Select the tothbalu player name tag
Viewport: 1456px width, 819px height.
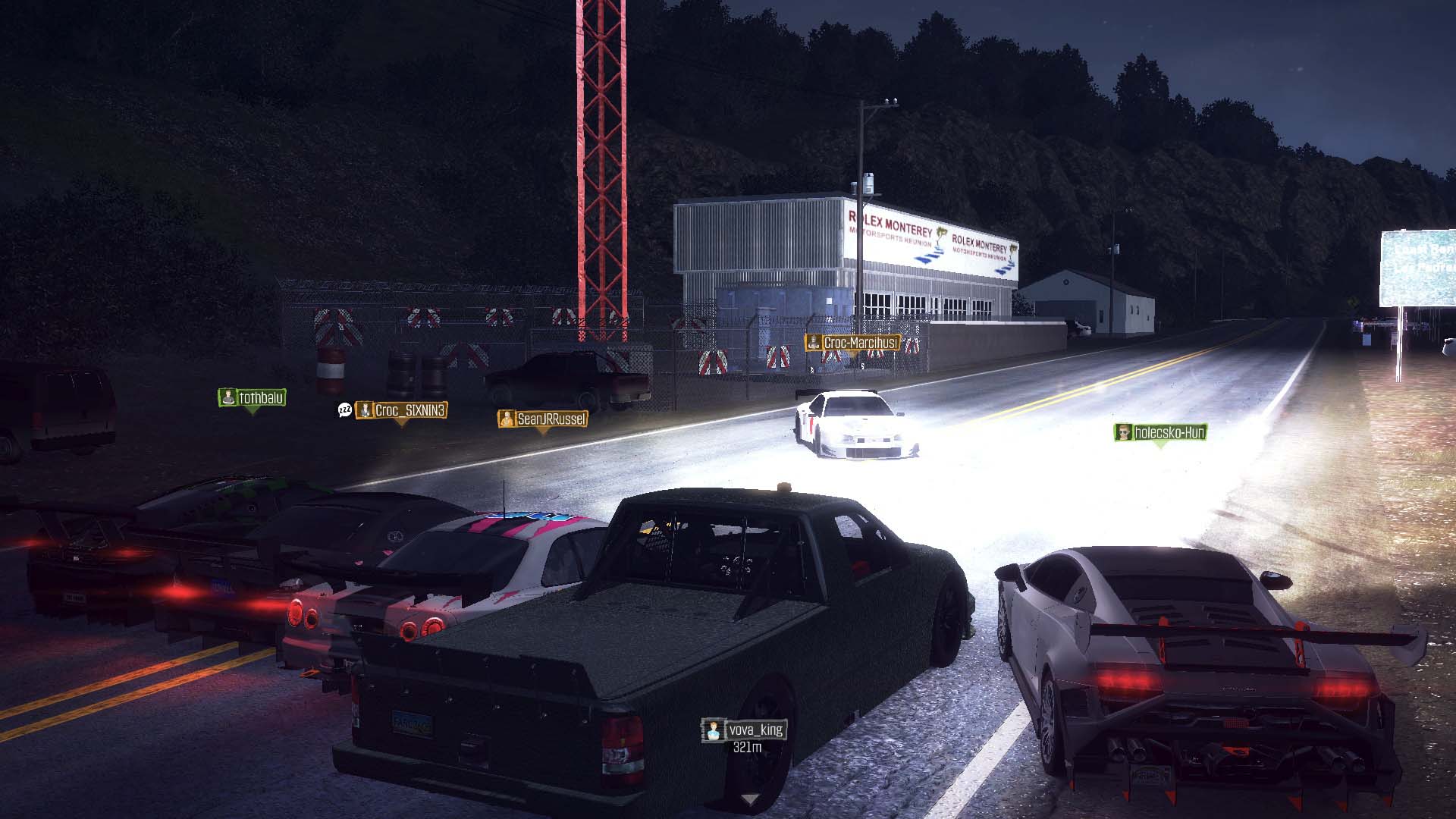pyautogui.click(x=253, y=397)
